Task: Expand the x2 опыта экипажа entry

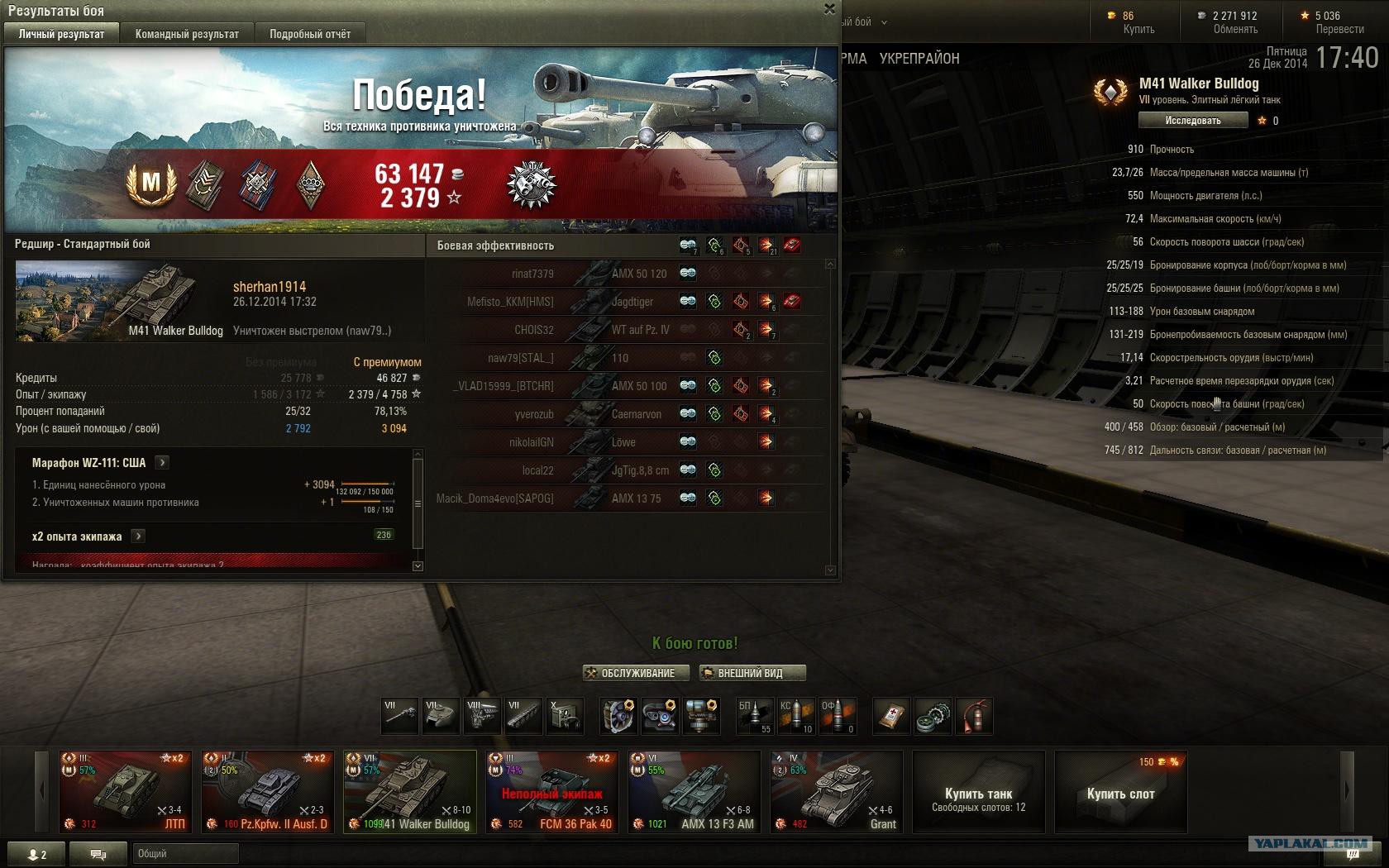Action: click(x=138, y=536)
